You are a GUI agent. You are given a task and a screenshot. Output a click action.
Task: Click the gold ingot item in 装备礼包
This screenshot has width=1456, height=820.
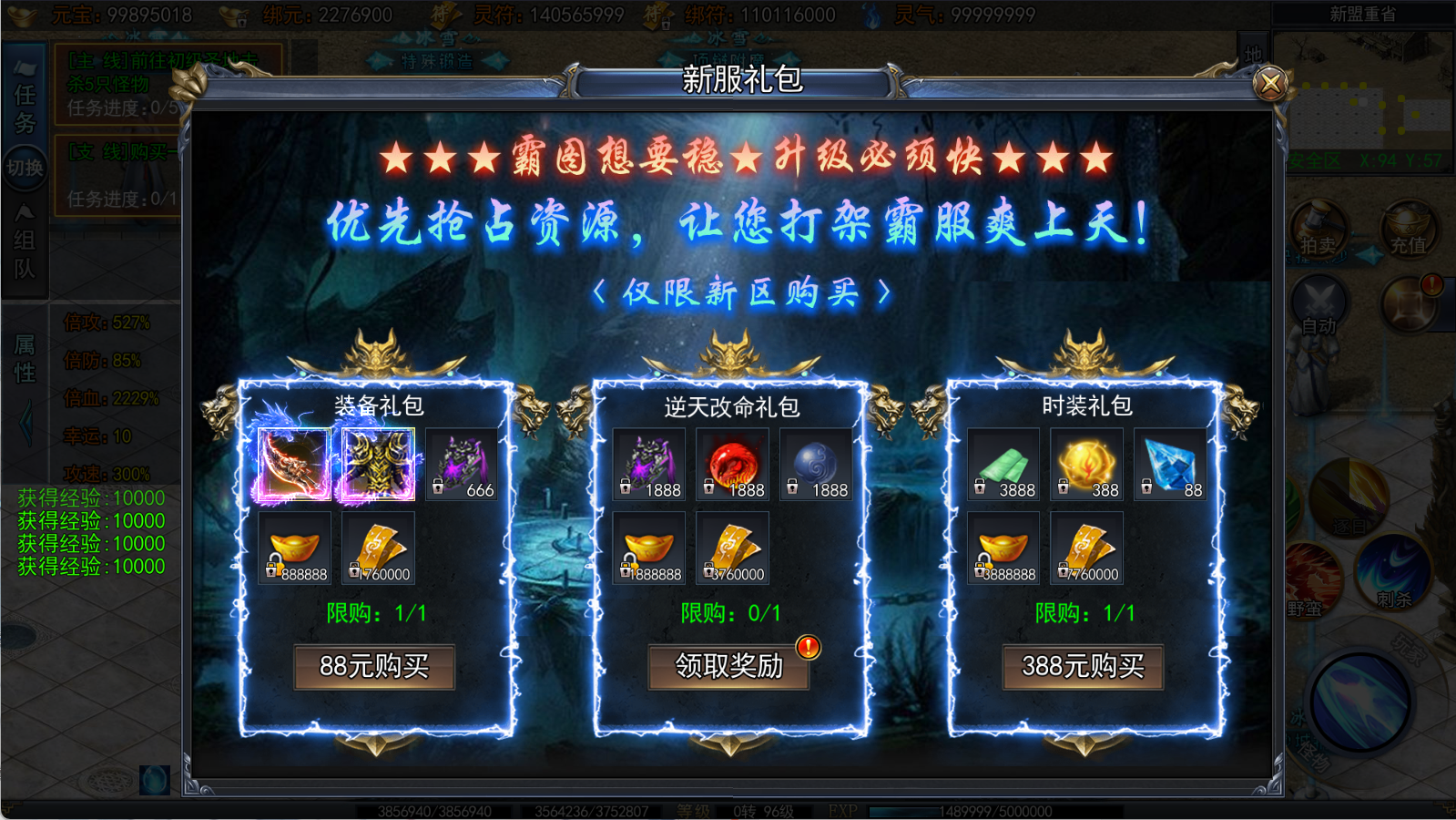295,547
